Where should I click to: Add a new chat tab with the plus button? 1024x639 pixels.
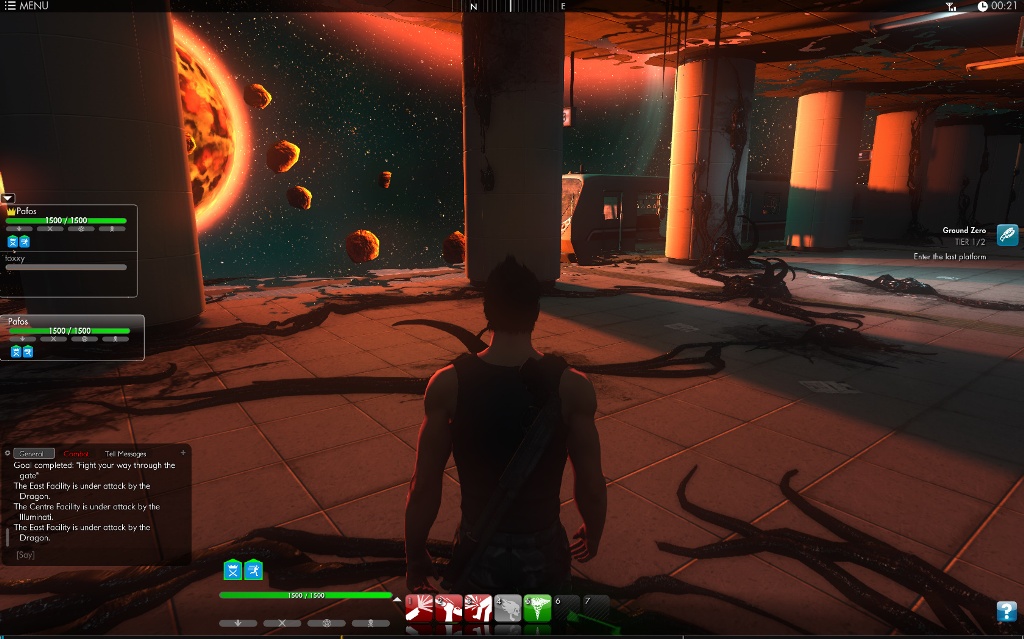(x=183, y=453)
